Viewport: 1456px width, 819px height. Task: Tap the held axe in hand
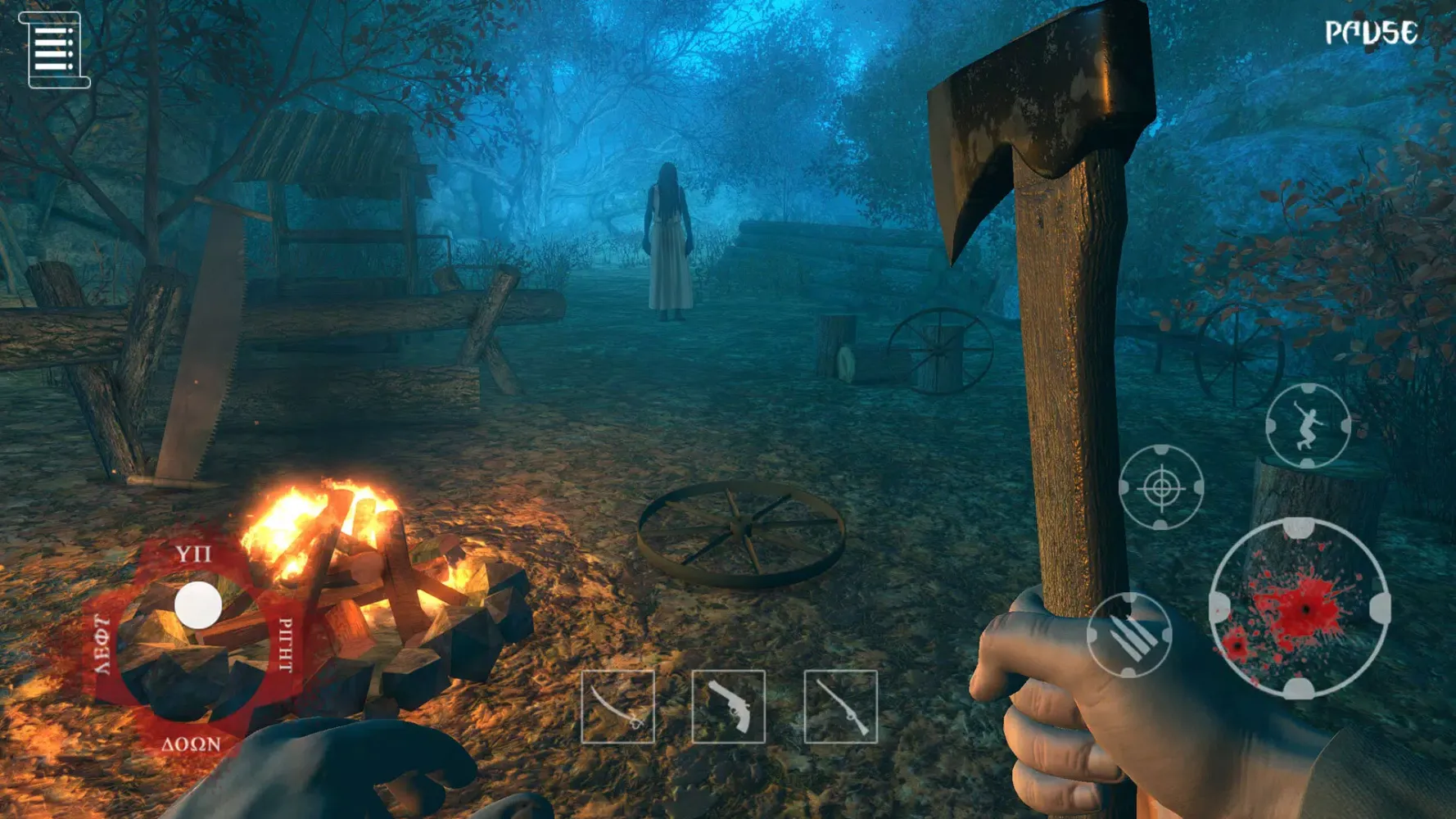click(x=1056, y=328)
